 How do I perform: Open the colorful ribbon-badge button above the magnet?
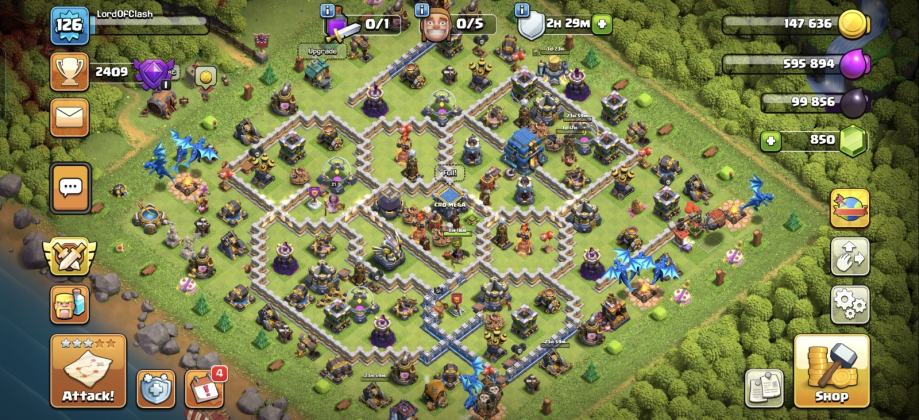[849, 208]
